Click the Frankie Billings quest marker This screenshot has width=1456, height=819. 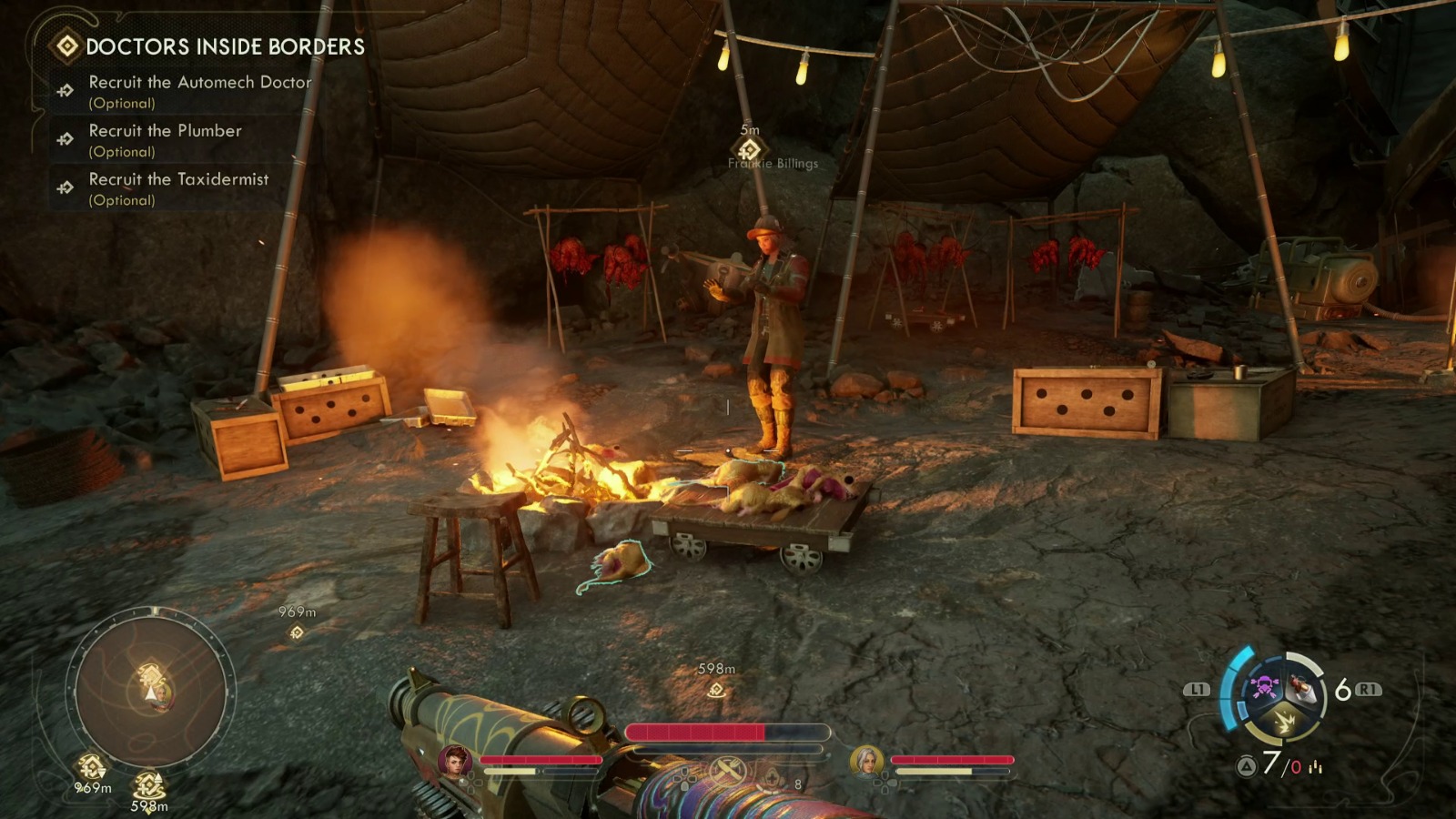(x=749, y=149)
